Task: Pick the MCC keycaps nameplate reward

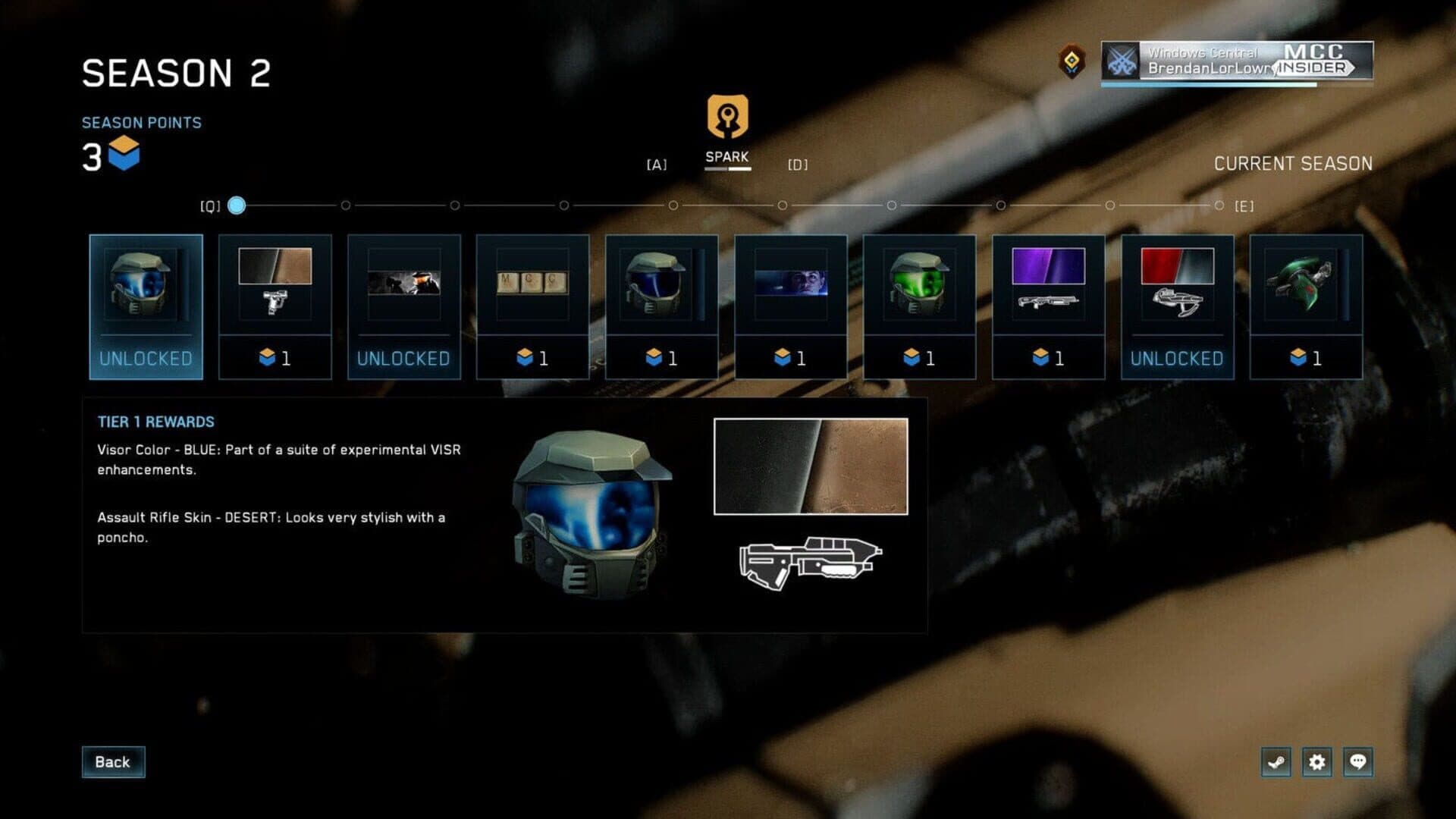Action: [x=532, y=306]
